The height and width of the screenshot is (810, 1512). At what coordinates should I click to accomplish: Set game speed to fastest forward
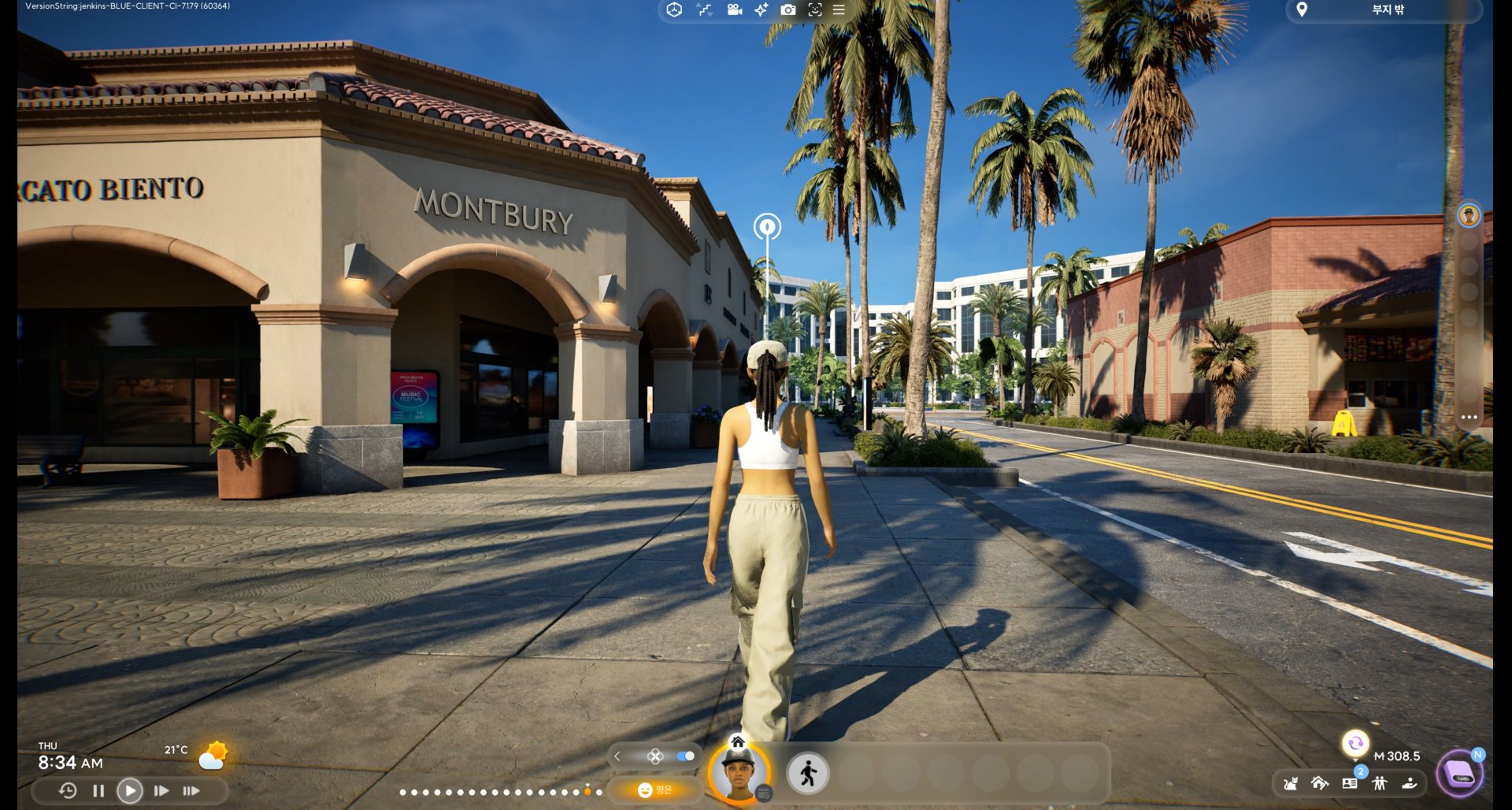click(191, 790)
